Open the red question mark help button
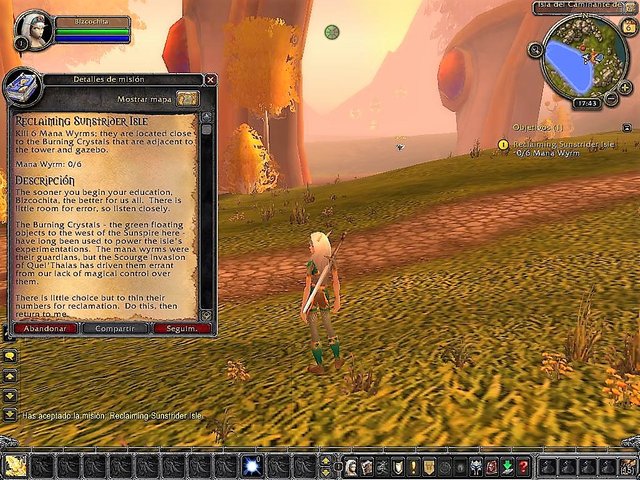The image size is (640, 480). click(x=522, y=467)
